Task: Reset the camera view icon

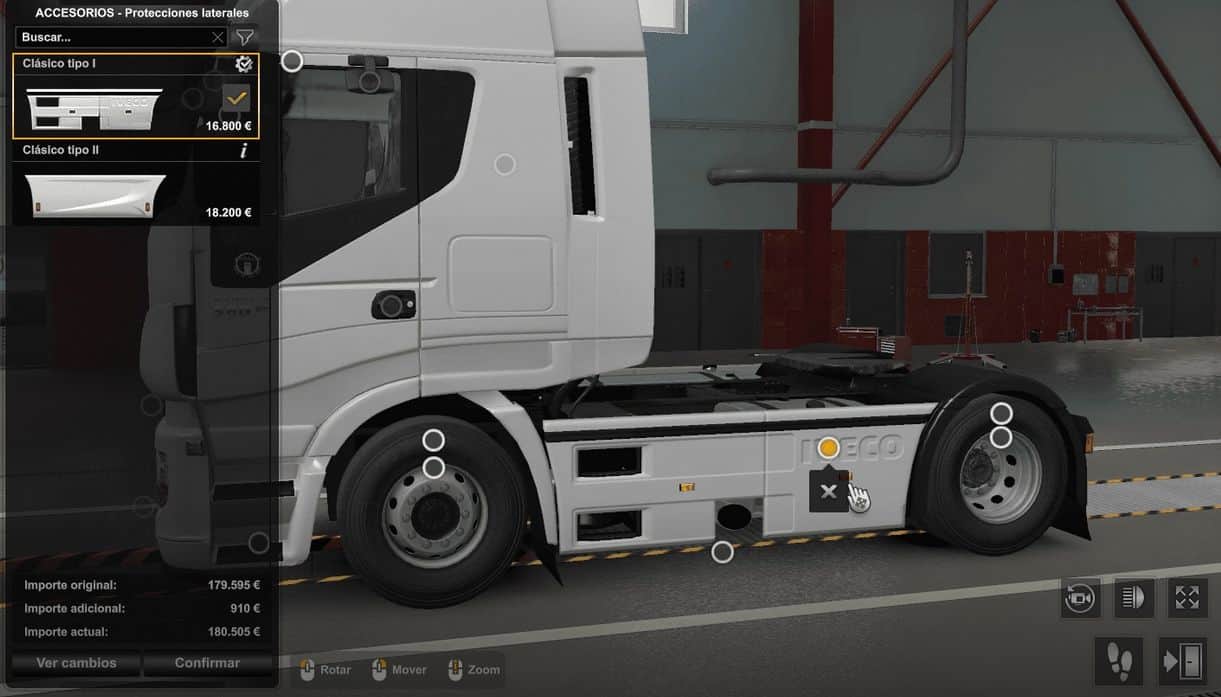Action: click(x=1080, y=598)
